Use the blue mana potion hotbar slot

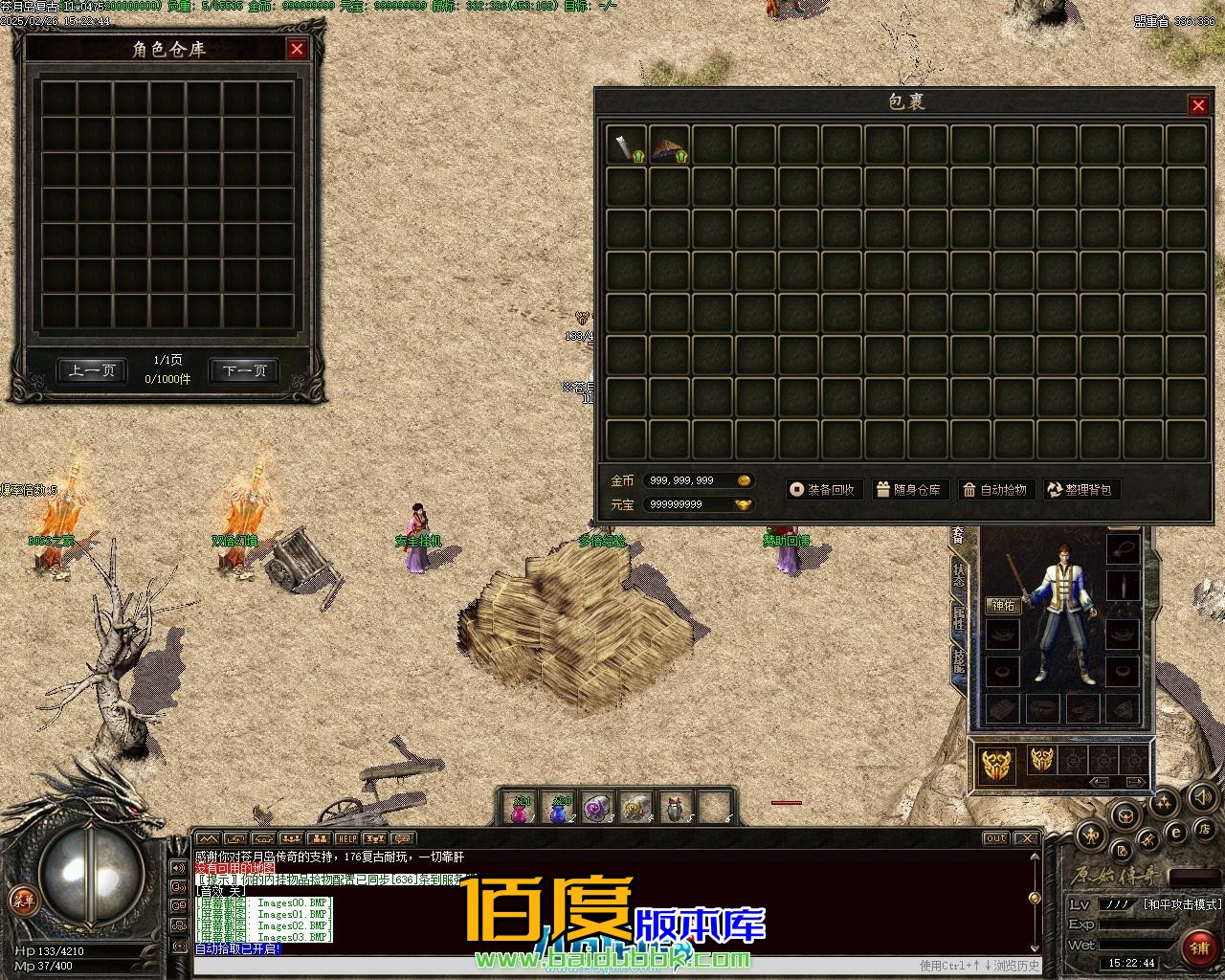point(560,811)
